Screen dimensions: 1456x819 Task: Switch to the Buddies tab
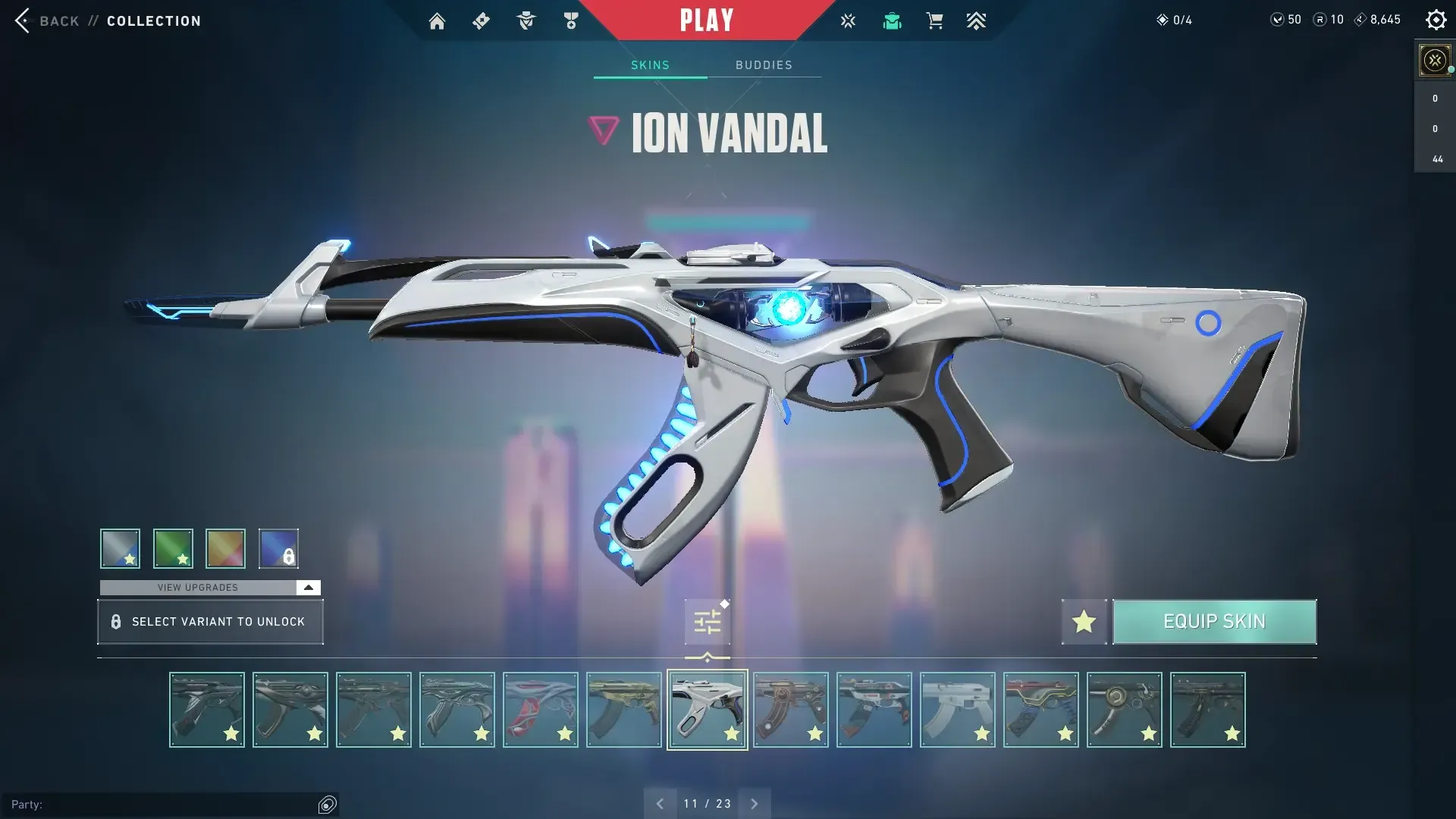tap(764, 65)
